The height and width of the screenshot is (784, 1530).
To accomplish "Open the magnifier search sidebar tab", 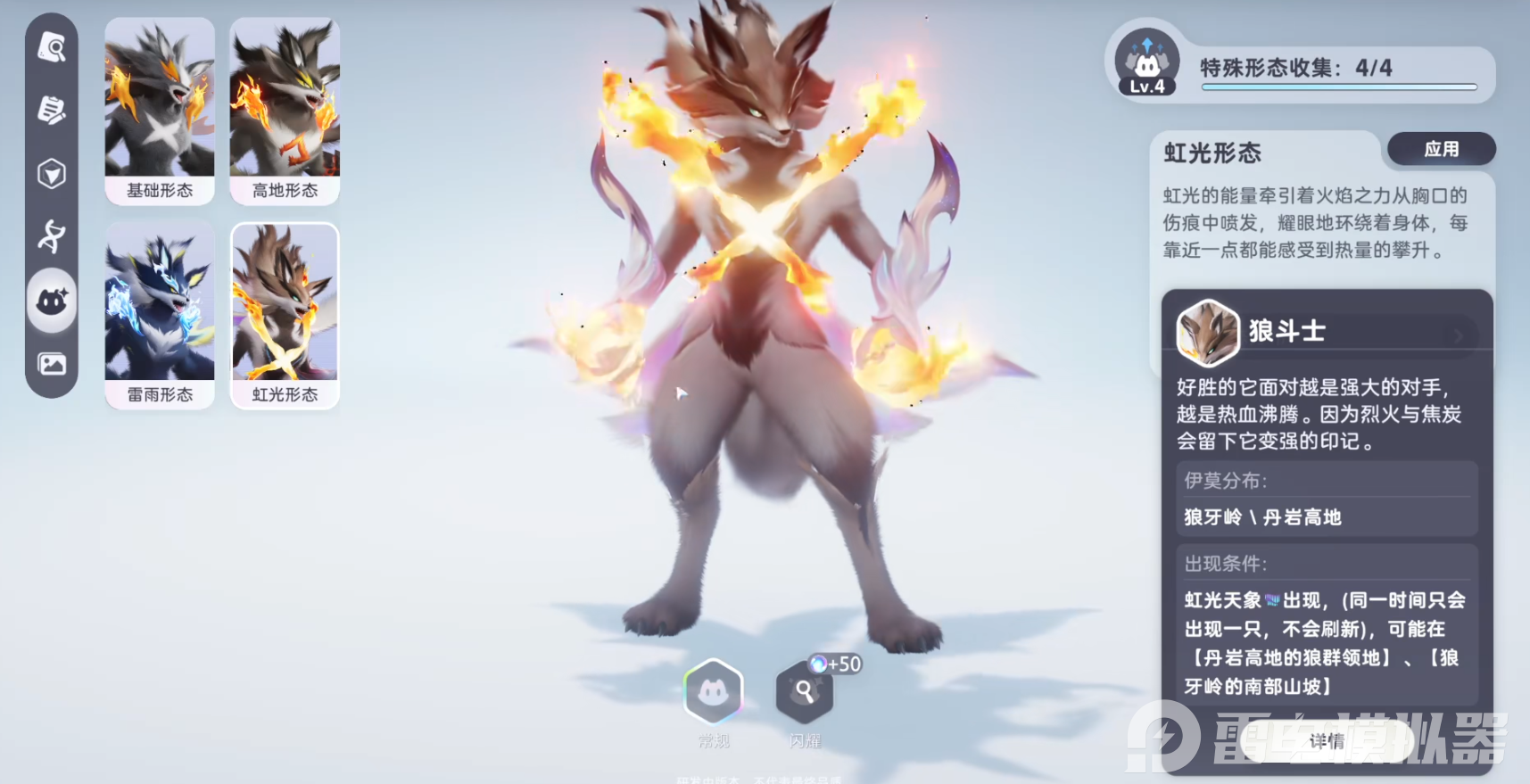I will click(52, 47).
